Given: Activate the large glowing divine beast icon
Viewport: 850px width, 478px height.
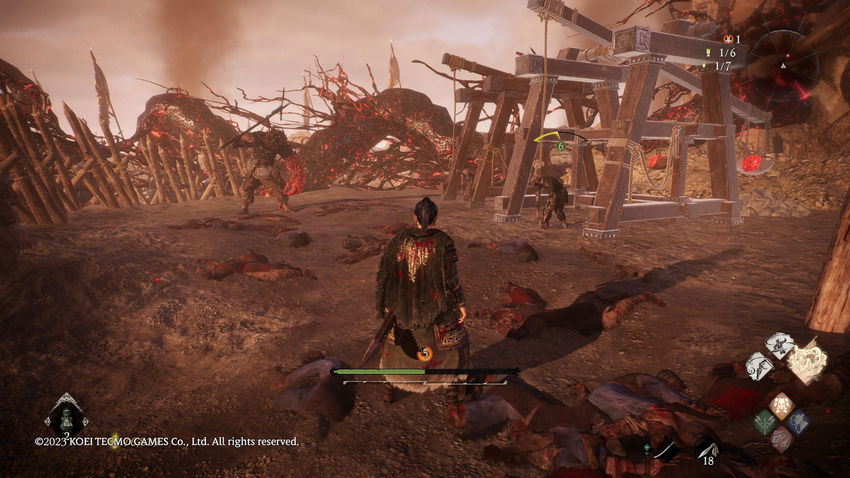Looking at the screenshot, I should 807,360.
